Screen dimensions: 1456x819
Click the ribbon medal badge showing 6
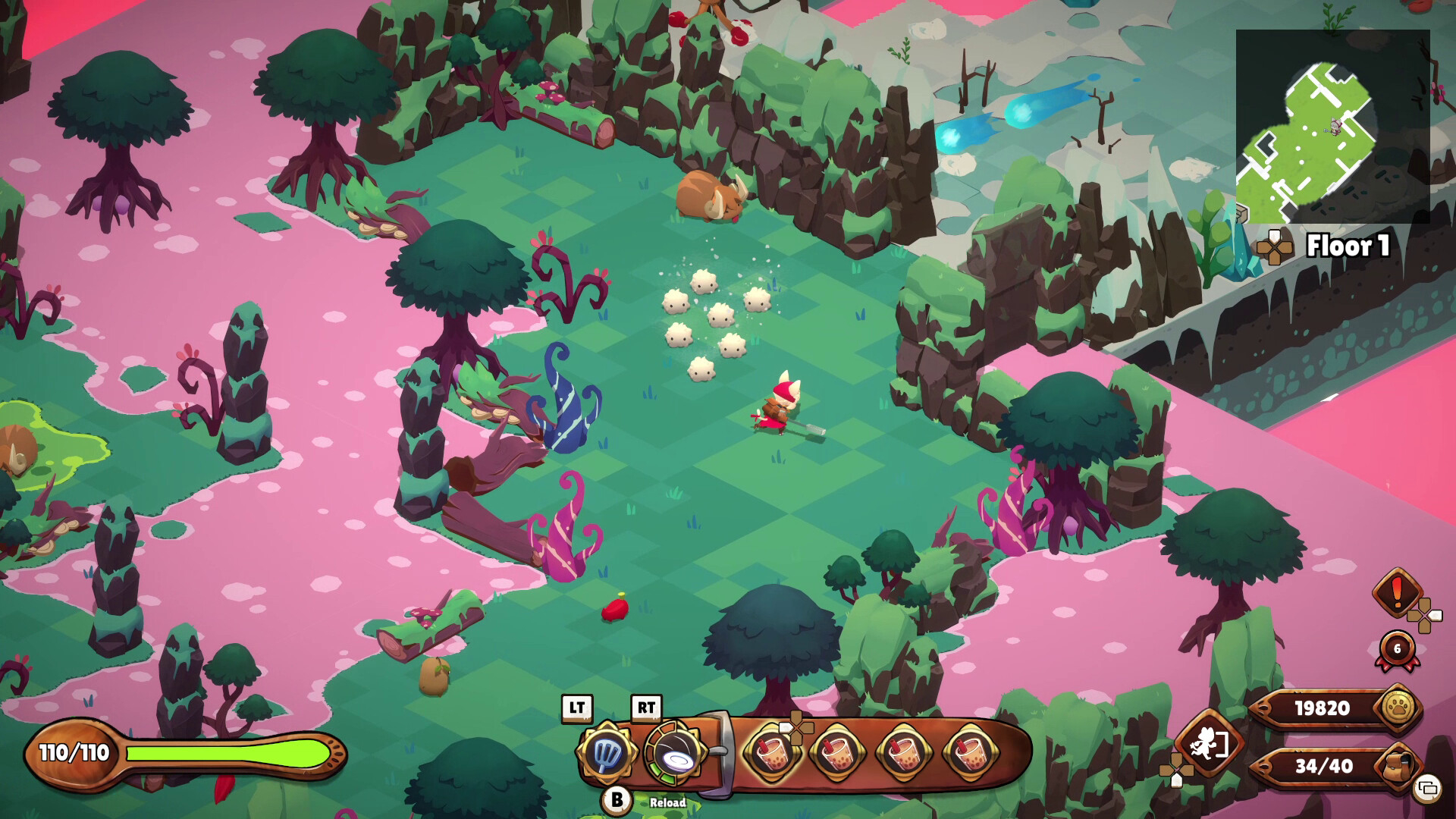point(1398,650)
